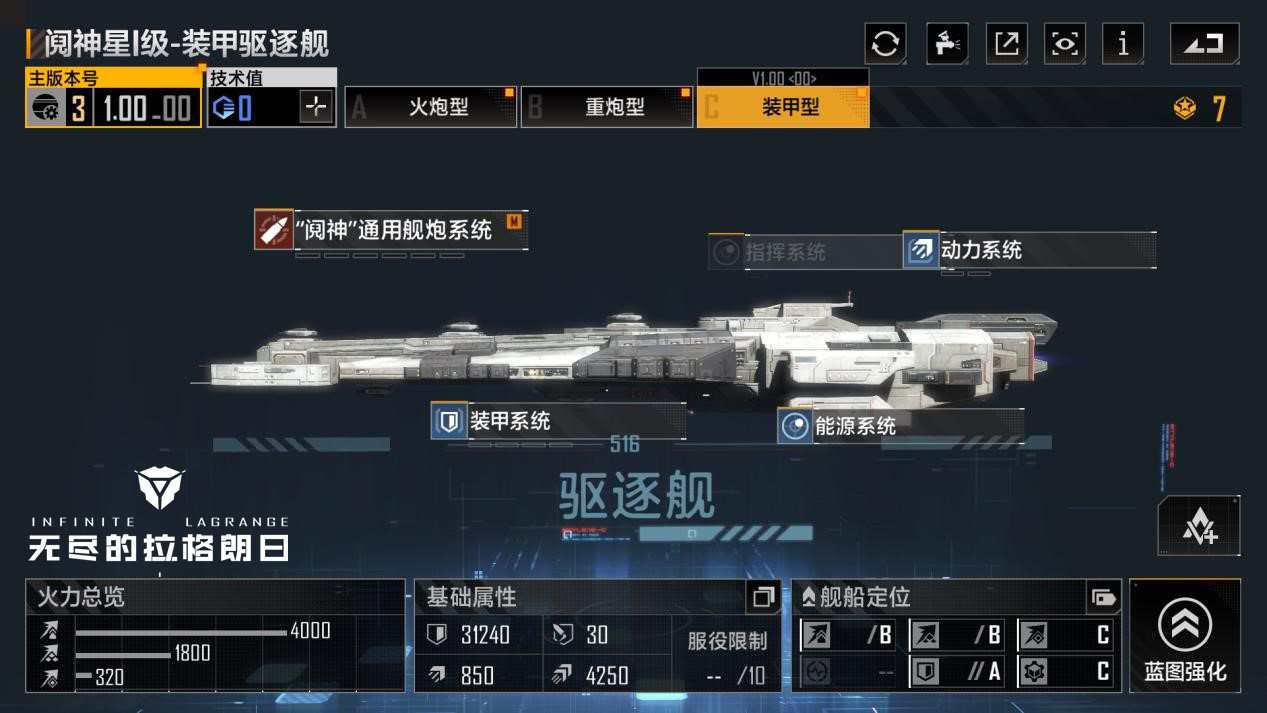Tap the share export arrow icon
This screenshot has height=713, width=1267.
[x=1006, y=44]
